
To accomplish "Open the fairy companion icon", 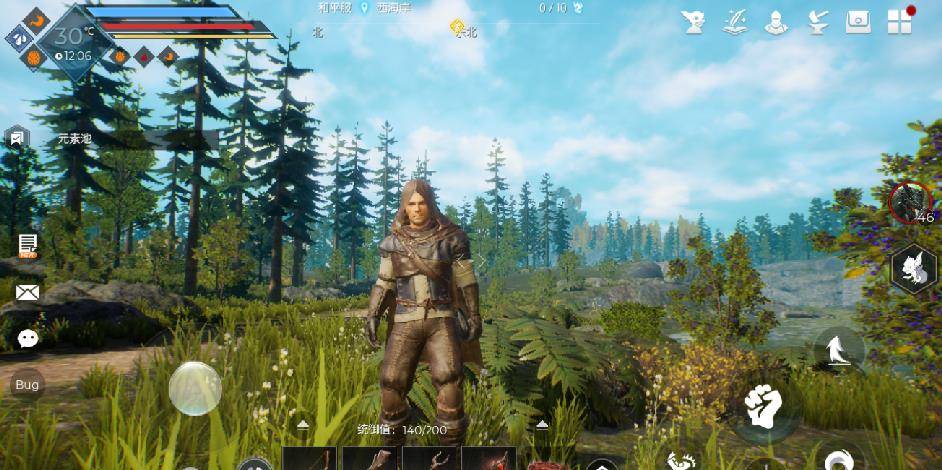I will point(694,22).
